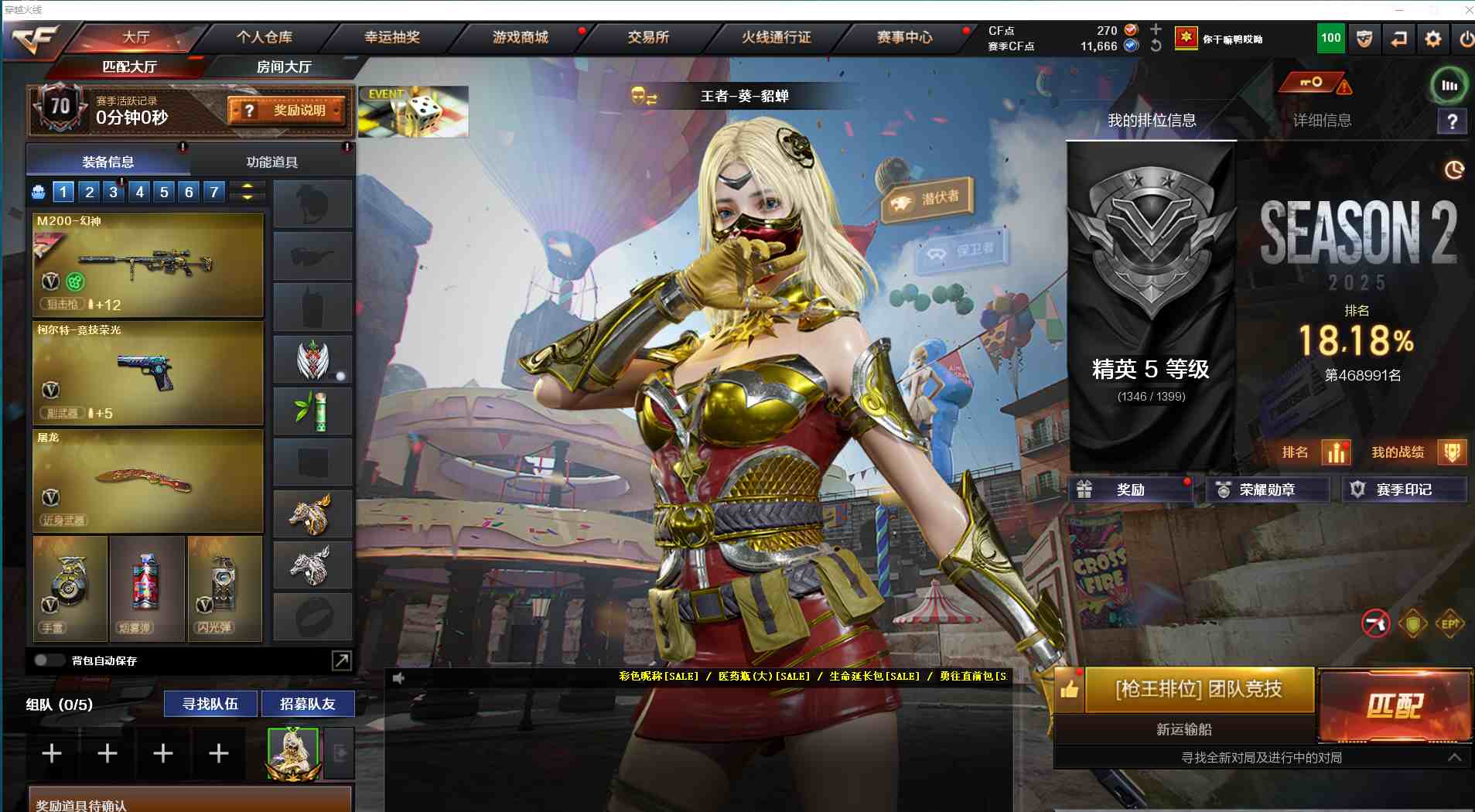Open the 荣耀勋章 honor medals
This screenshot has height=812, width=1475.
[x=1266, y=490]
